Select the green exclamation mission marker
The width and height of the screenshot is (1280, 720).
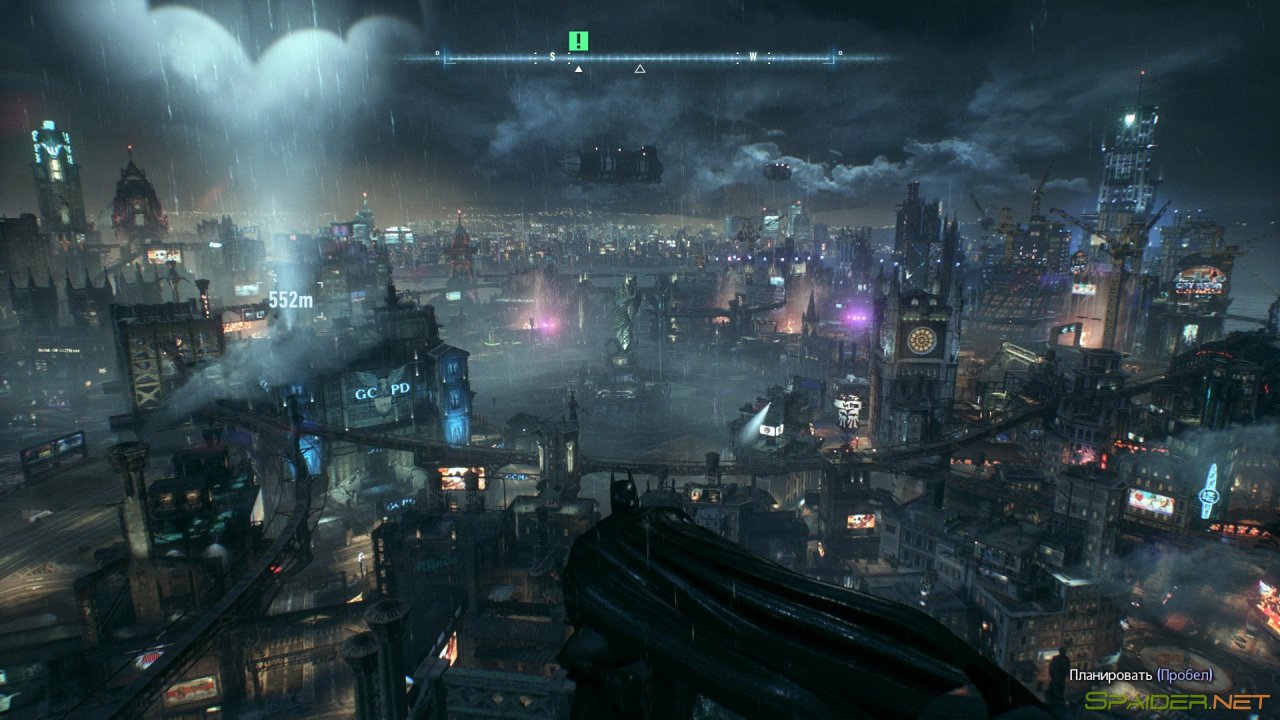(578, 41)
